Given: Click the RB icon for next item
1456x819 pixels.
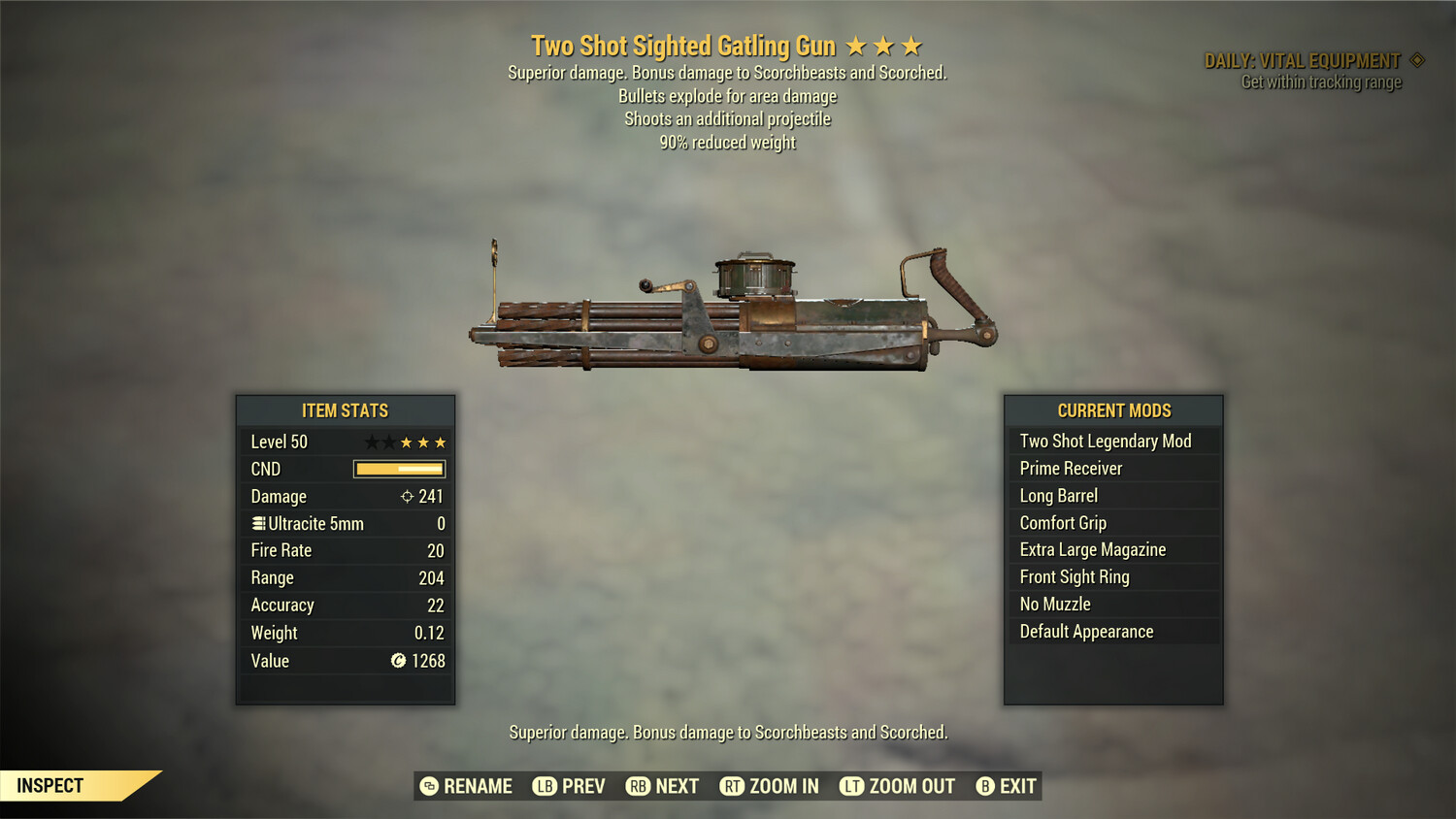Looking at the screenshot, I should click(x=639, y=786).
